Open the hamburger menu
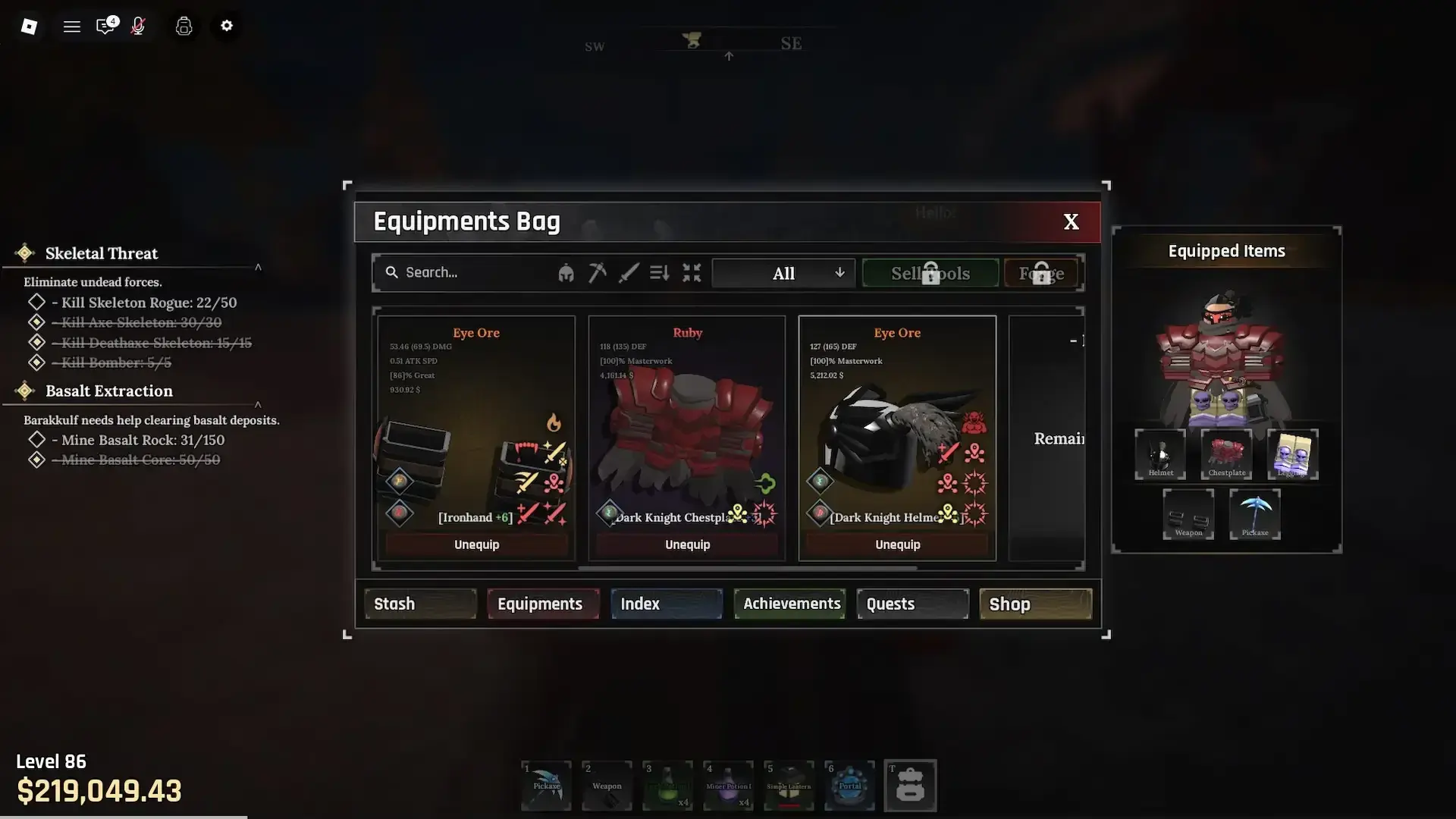The width and height of the screenshot is (1456, 819). coord(71,26)
